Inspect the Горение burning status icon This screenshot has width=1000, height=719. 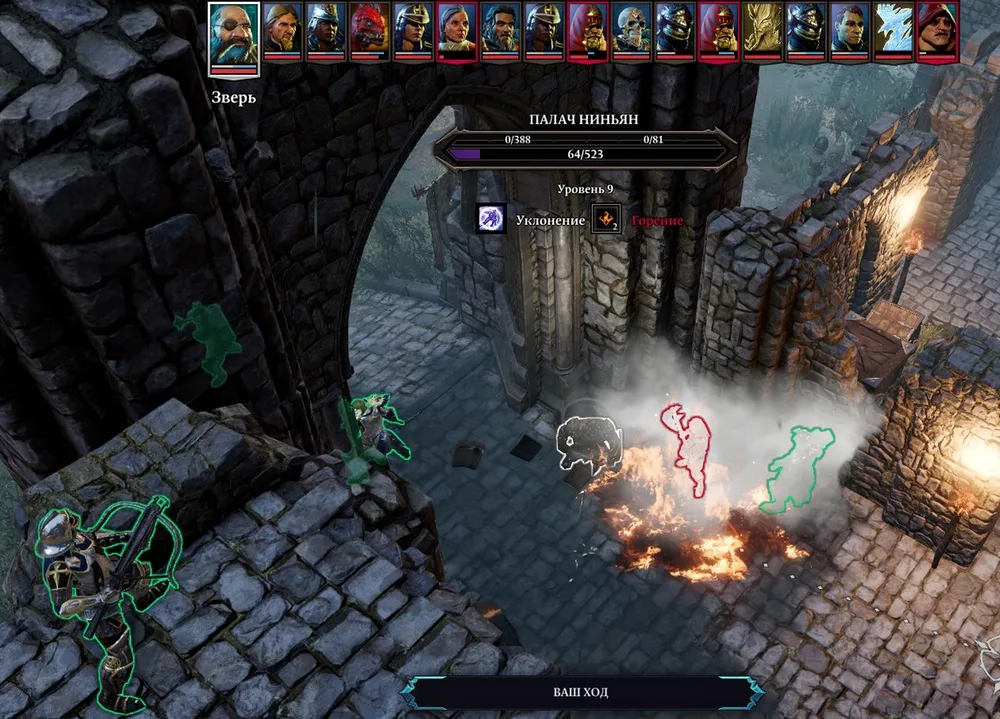click(607, 219)
